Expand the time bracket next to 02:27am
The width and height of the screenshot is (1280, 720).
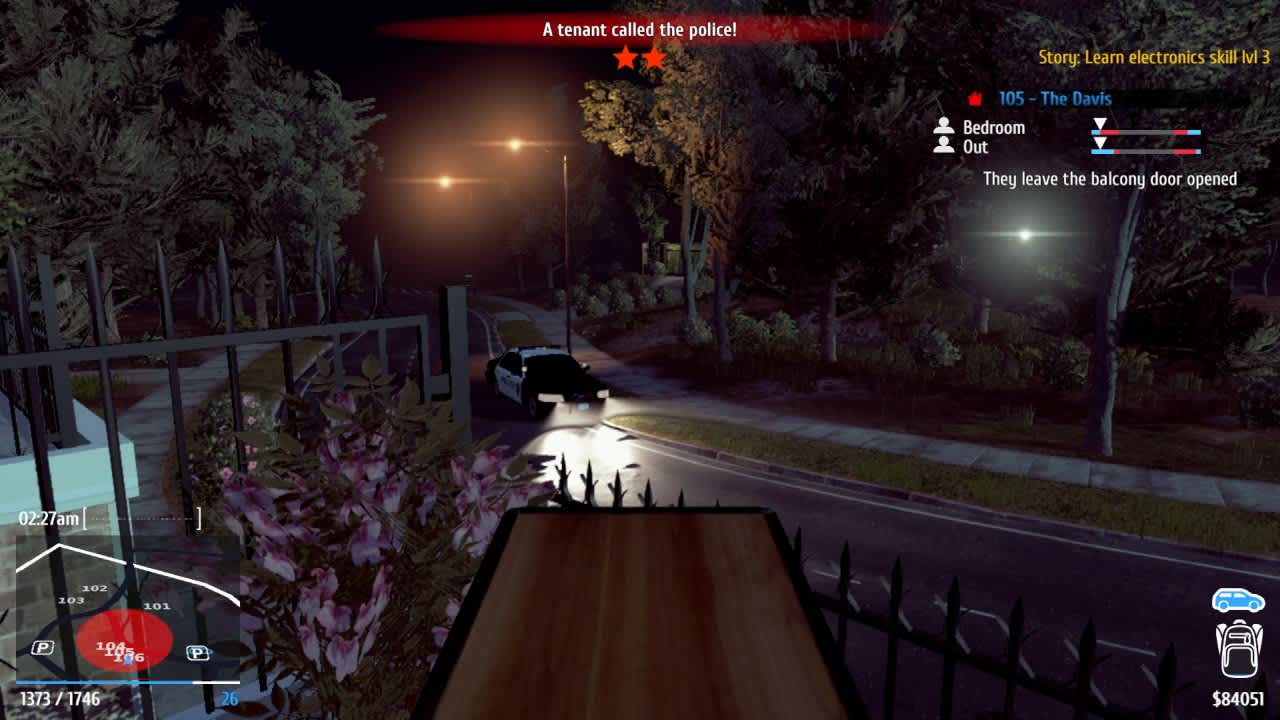(140, 519)
